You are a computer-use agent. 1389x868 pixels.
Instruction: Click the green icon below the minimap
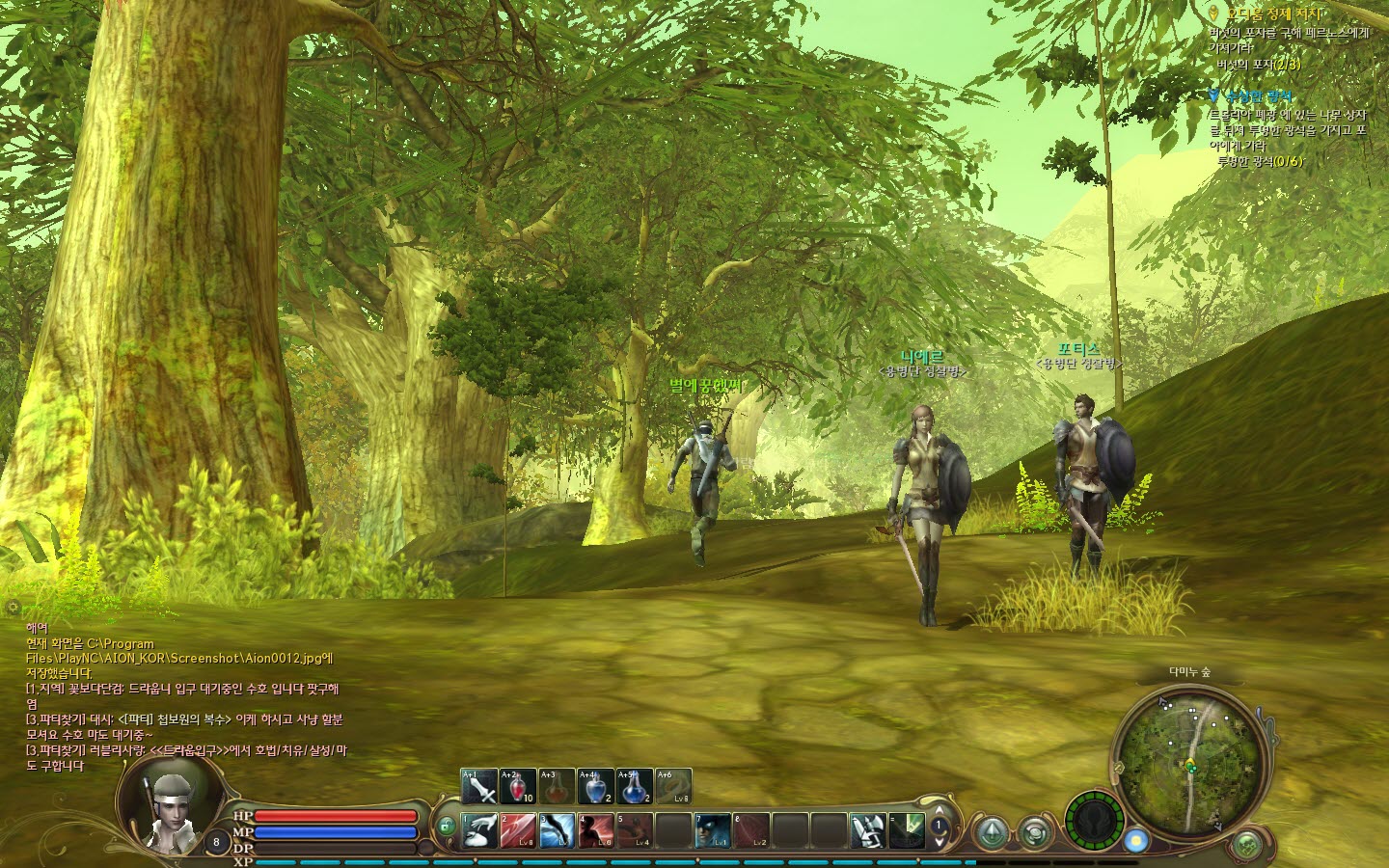click(1247, 845)
